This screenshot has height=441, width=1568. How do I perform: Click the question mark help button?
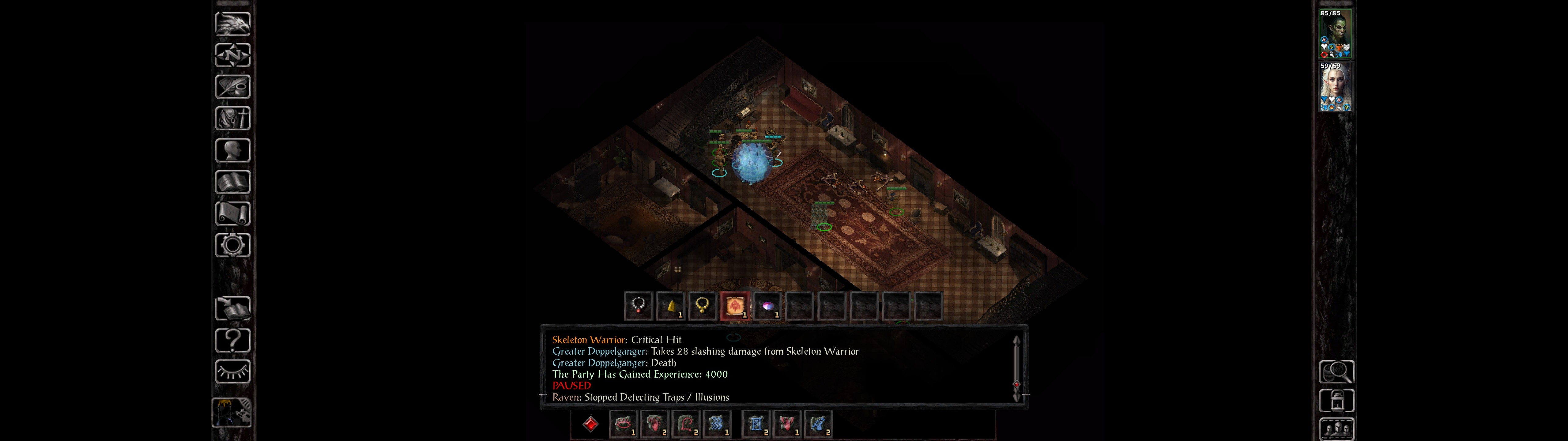coord(232,340)
